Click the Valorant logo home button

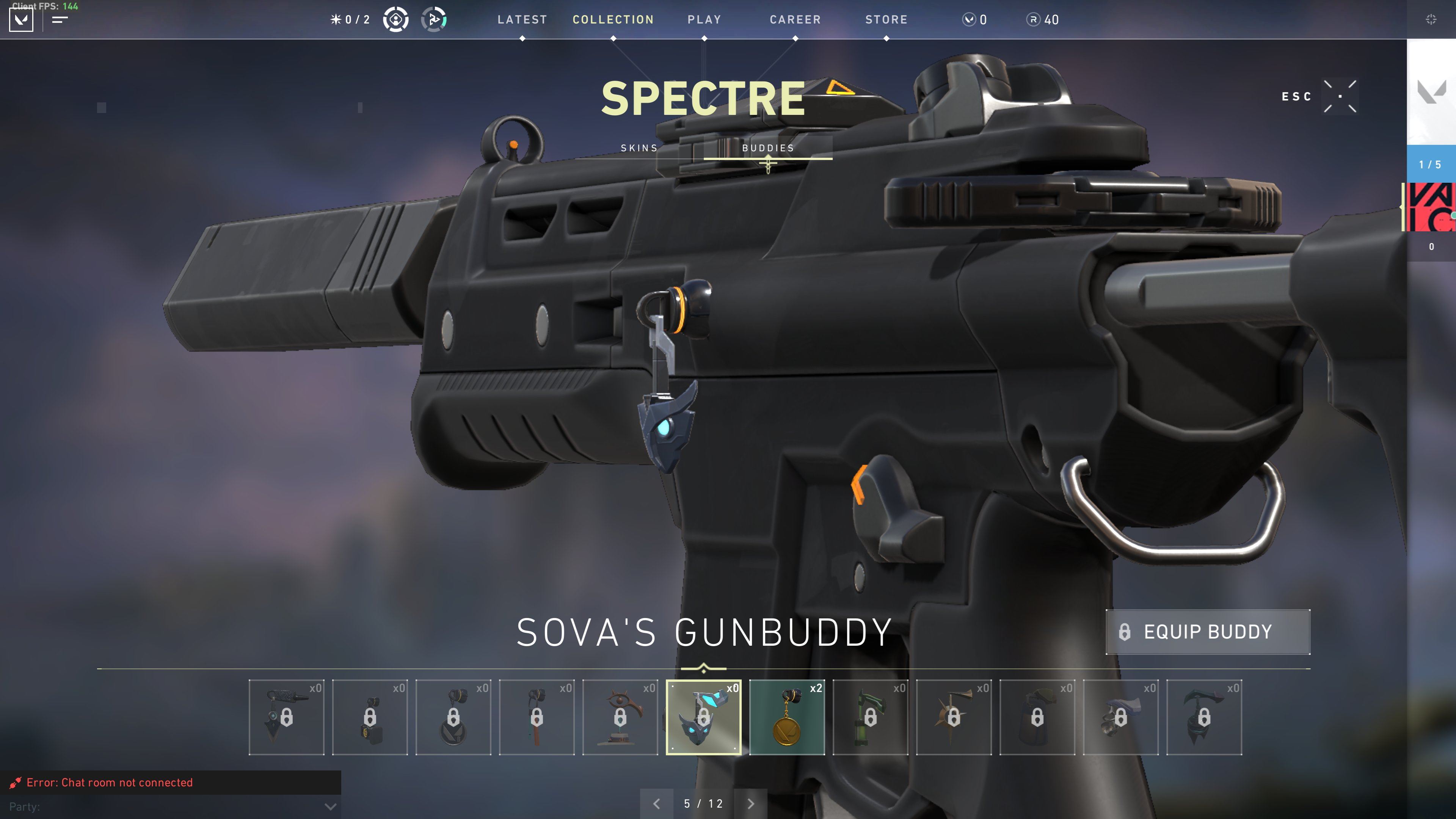click(22, 20)
